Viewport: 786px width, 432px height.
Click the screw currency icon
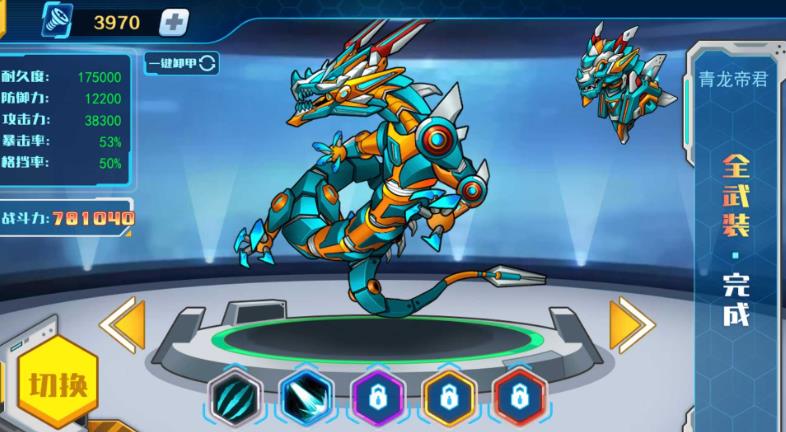57,21
